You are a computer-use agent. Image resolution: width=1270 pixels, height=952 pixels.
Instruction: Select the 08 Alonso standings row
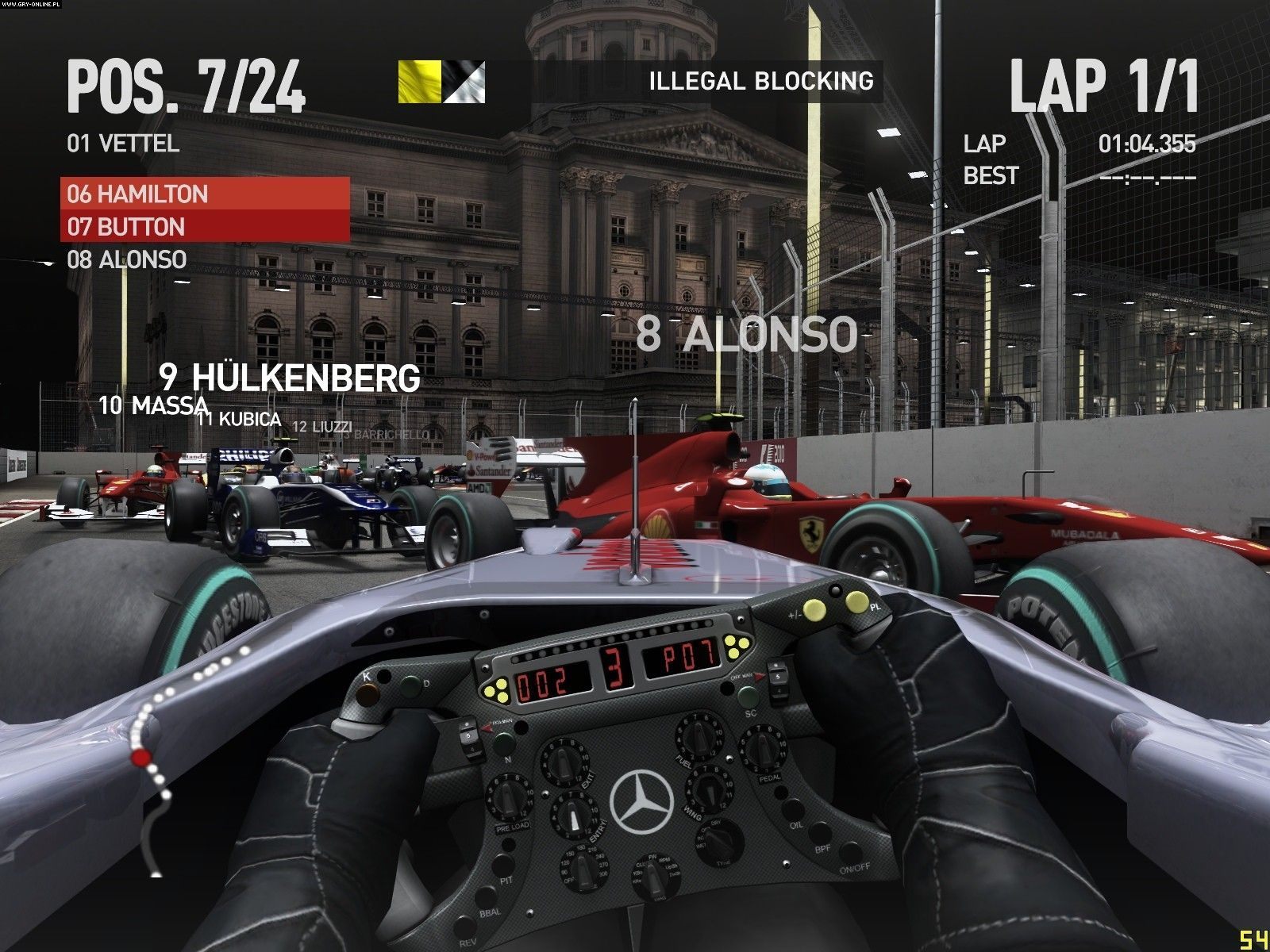[127, 259]
